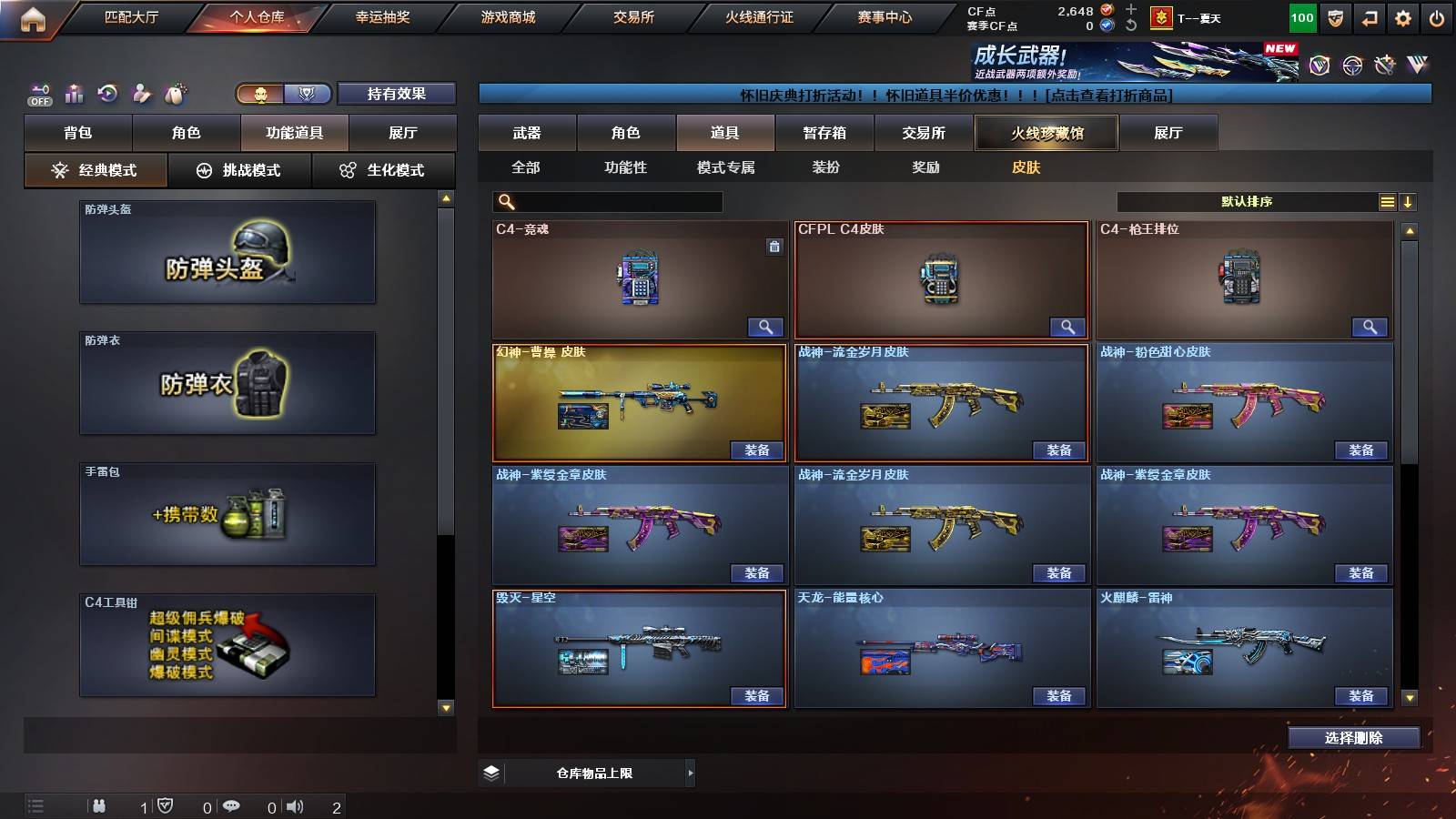The image size is (1456, 819).
Task: Click the descending sort arrow beside list icon
Action: tap(1408, 201)
